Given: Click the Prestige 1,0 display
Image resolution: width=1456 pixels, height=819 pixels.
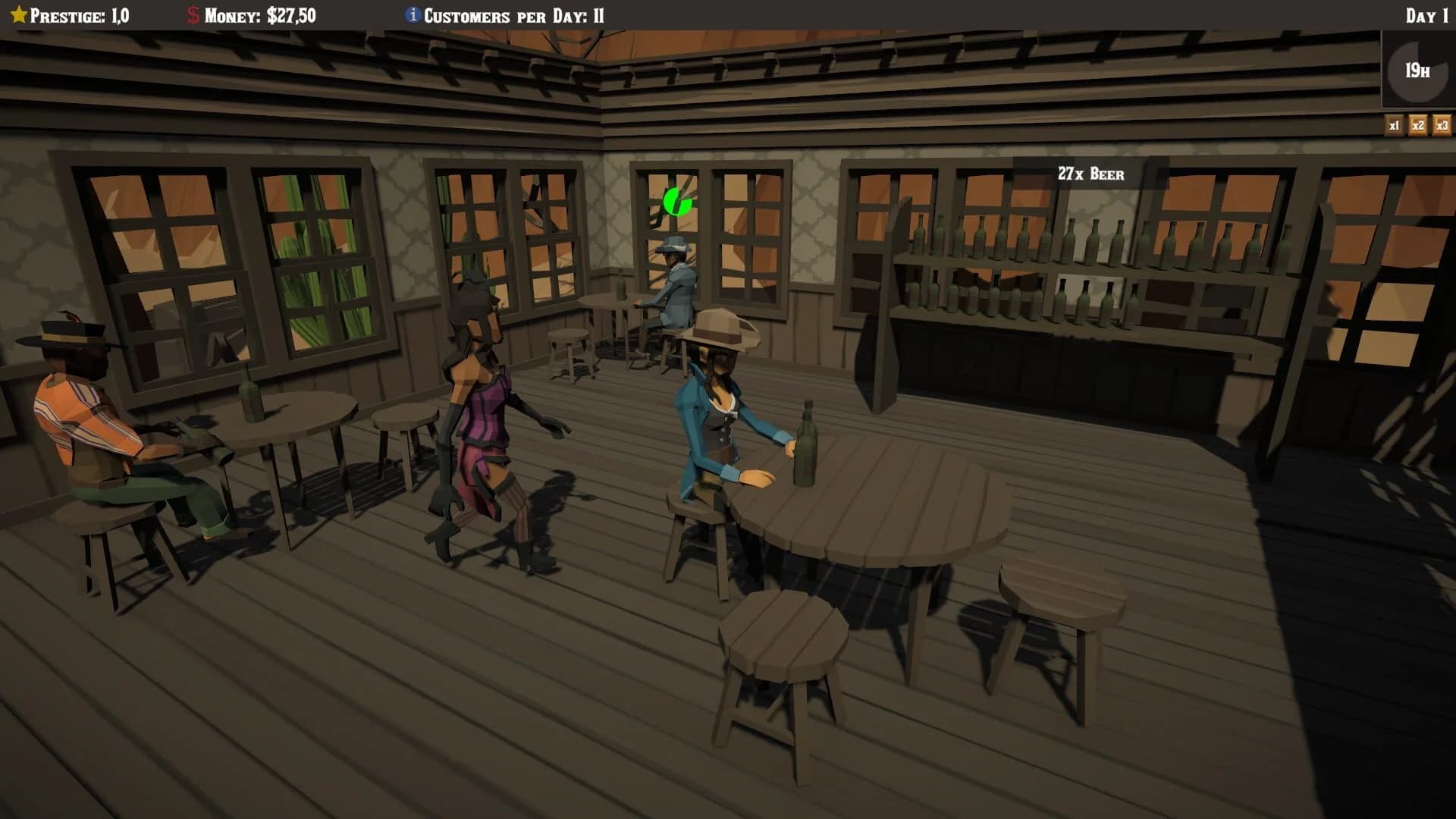Looking at the screenshot, I should pos(83,13).
